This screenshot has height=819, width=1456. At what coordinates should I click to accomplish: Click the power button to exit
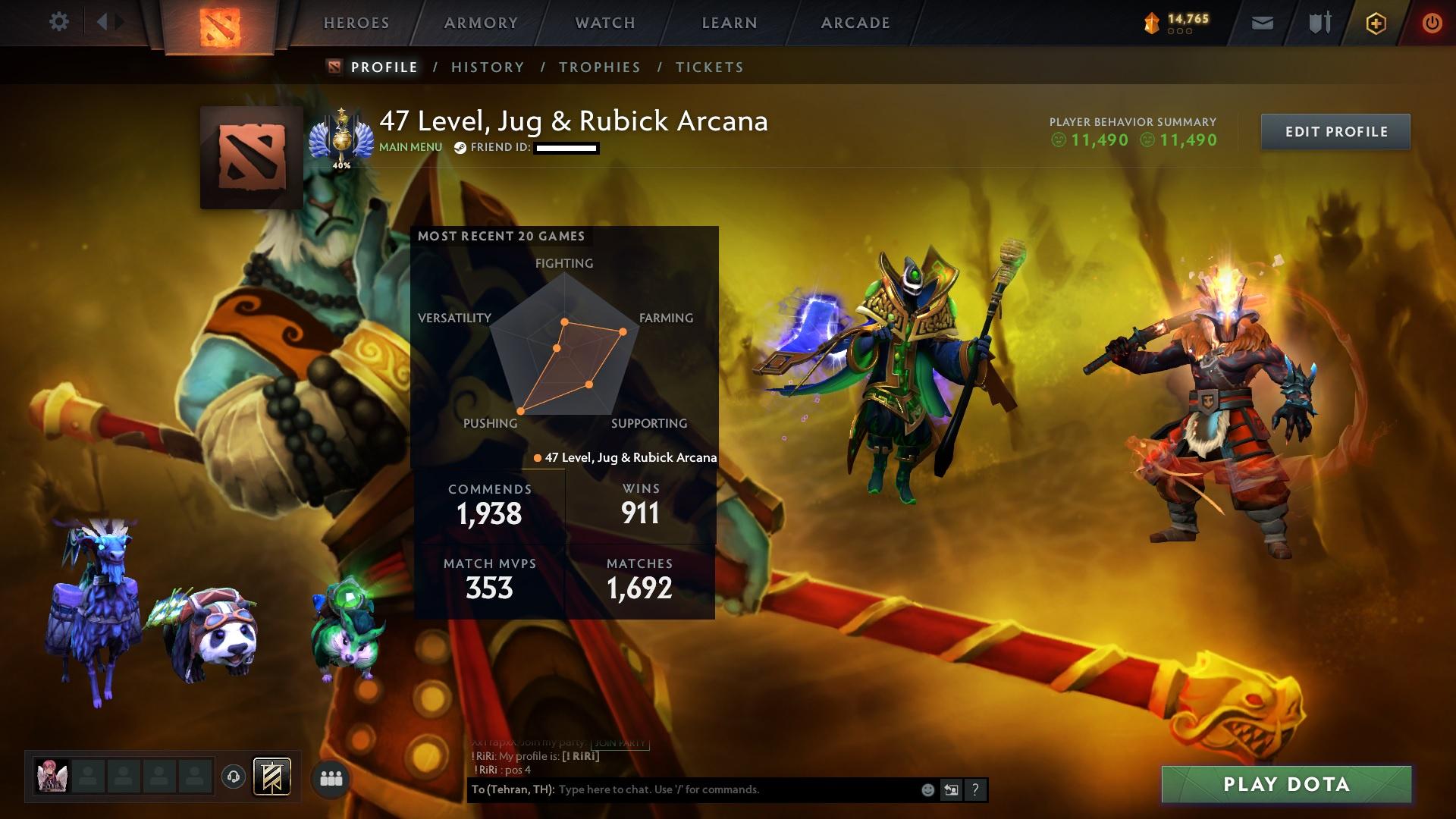tap(1430, 23)
